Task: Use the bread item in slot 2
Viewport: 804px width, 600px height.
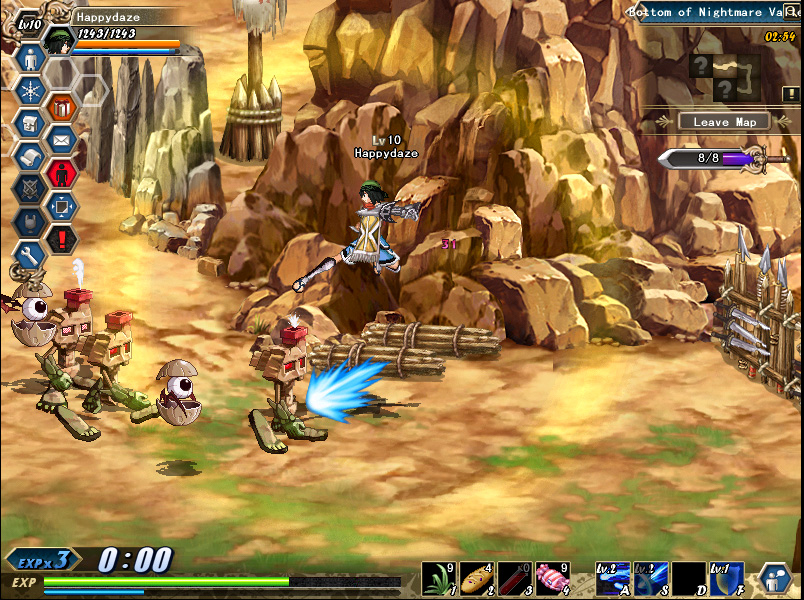Action: (477, 579)
